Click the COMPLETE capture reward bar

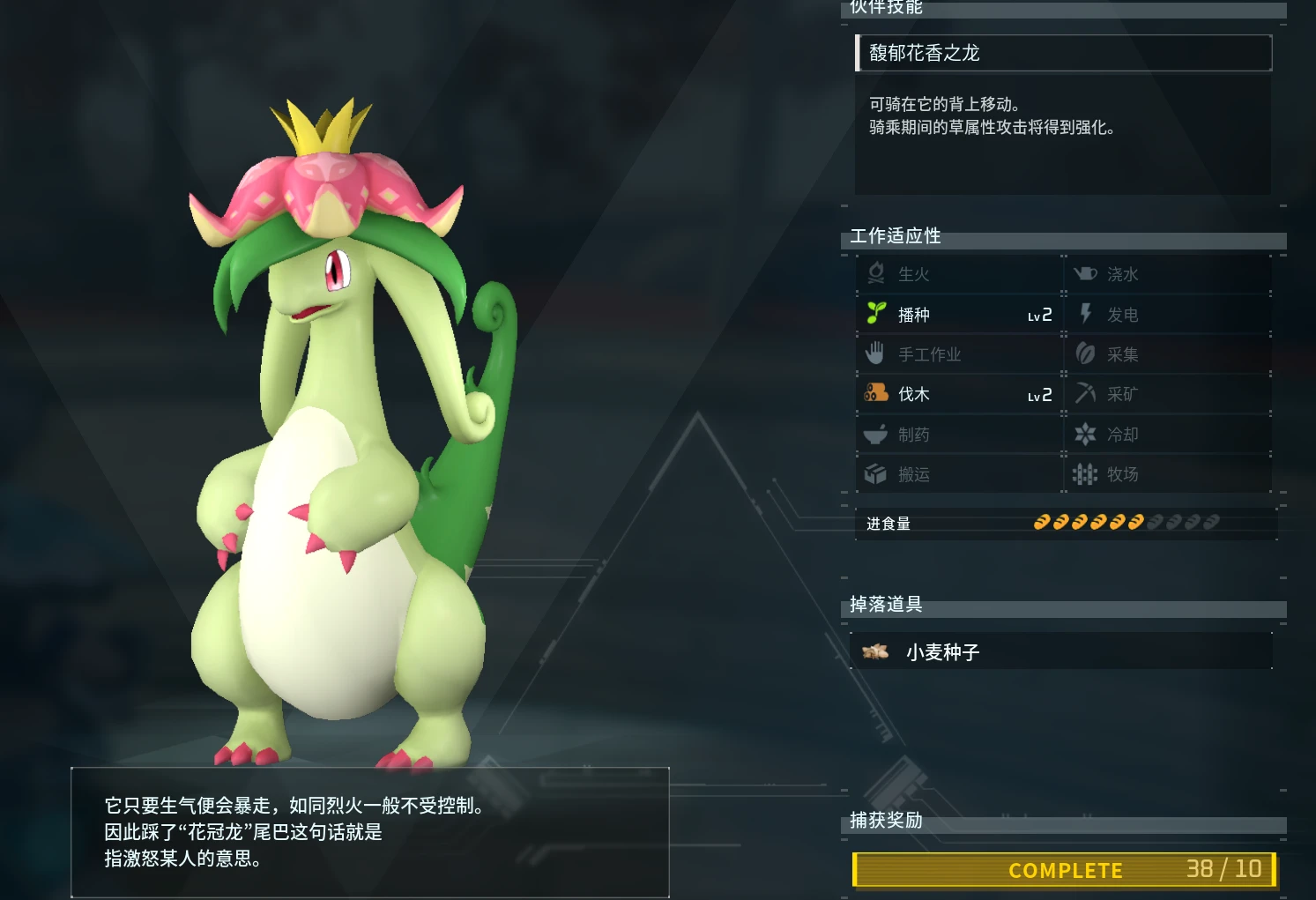1064,870
